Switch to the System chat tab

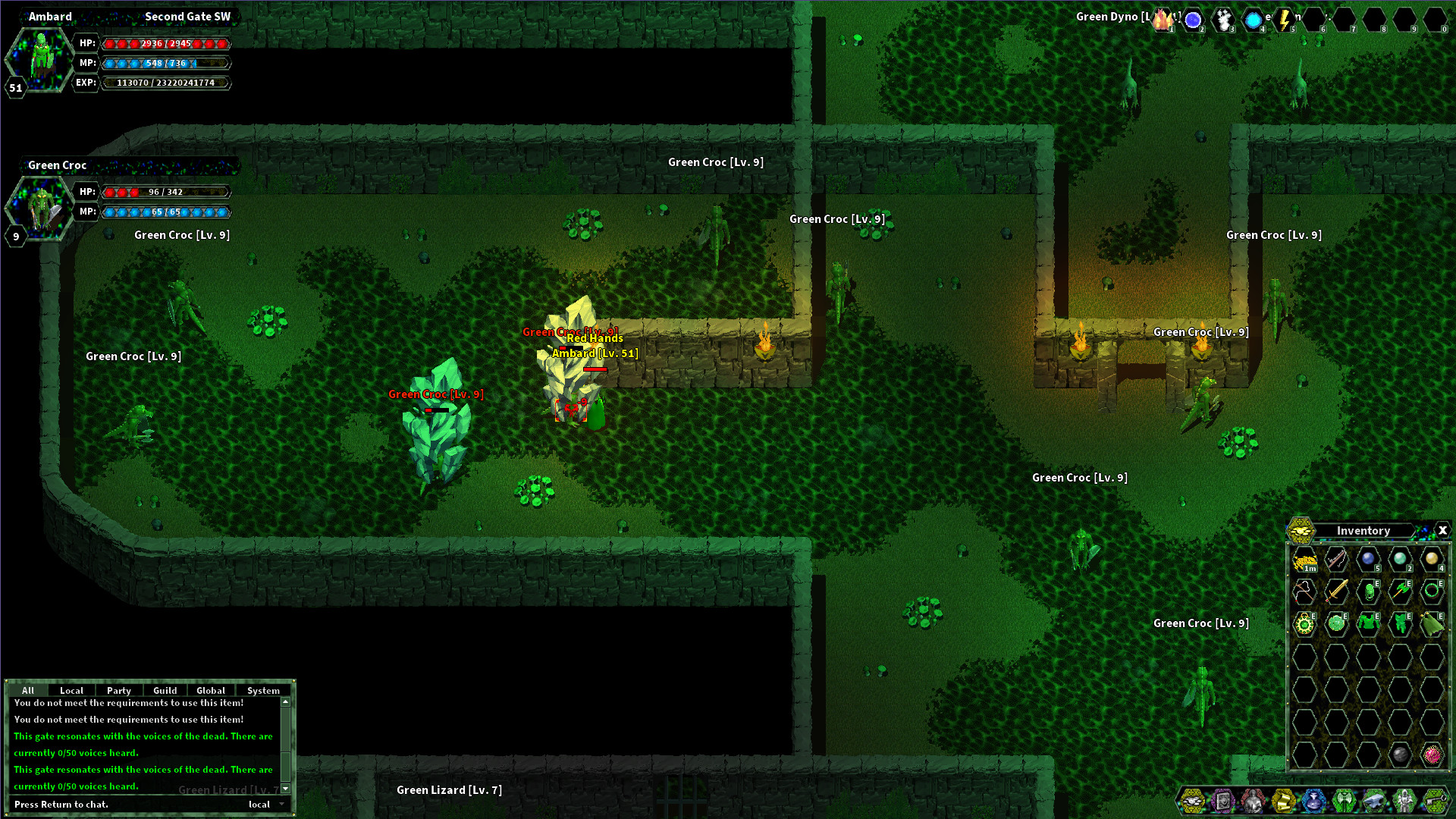coord(262,690)
